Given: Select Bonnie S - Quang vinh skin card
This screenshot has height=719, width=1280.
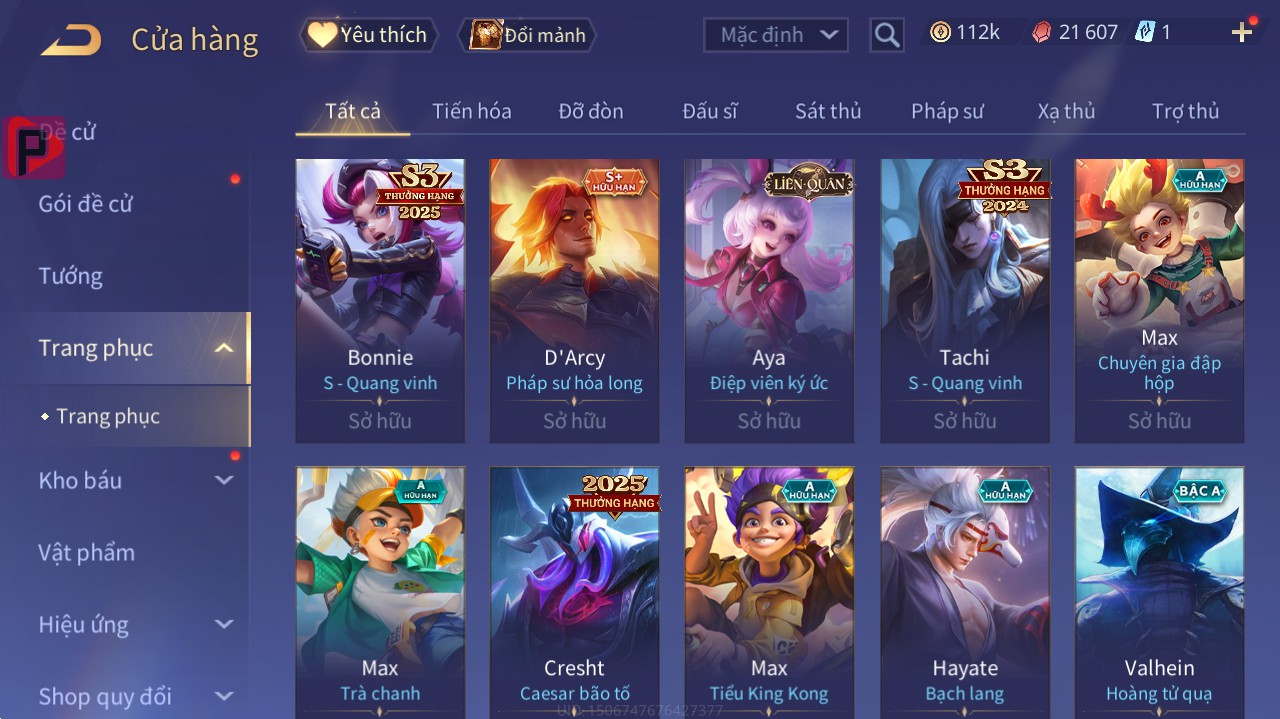Looking at the screenshot, I should (x=380, y=300).
